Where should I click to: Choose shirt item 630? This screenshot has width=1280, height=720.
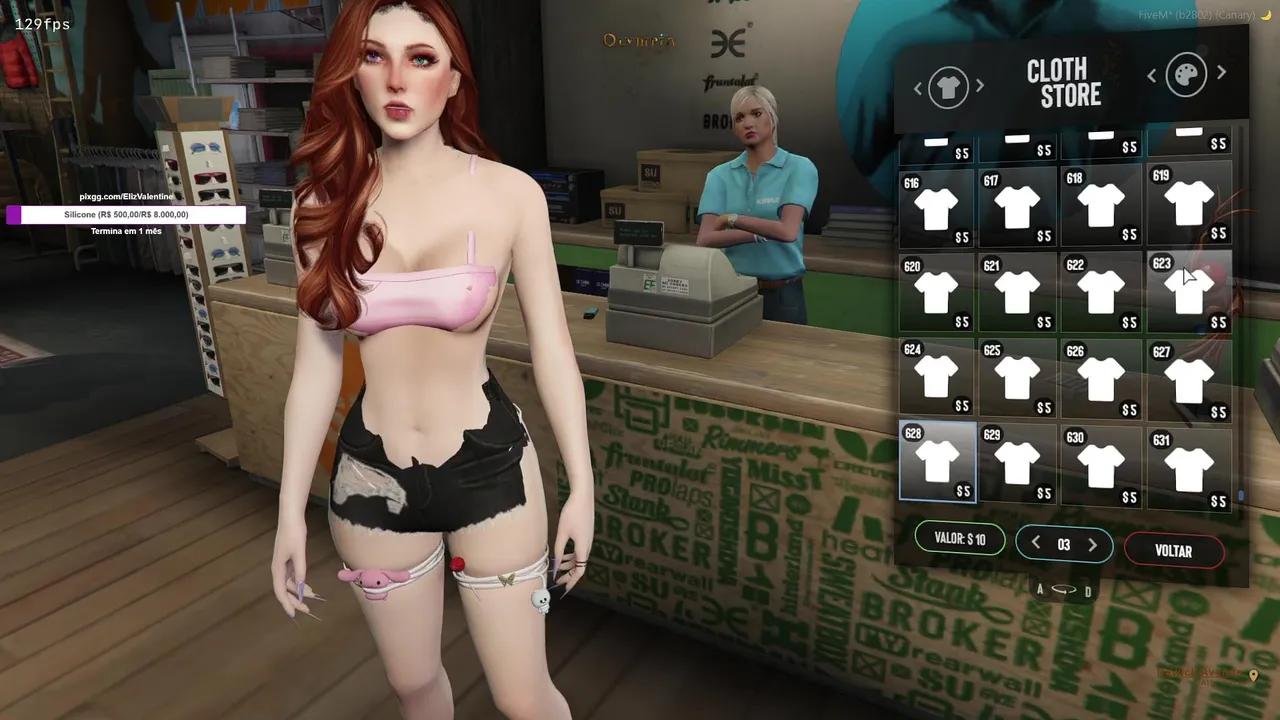(x=1101, y=465)
